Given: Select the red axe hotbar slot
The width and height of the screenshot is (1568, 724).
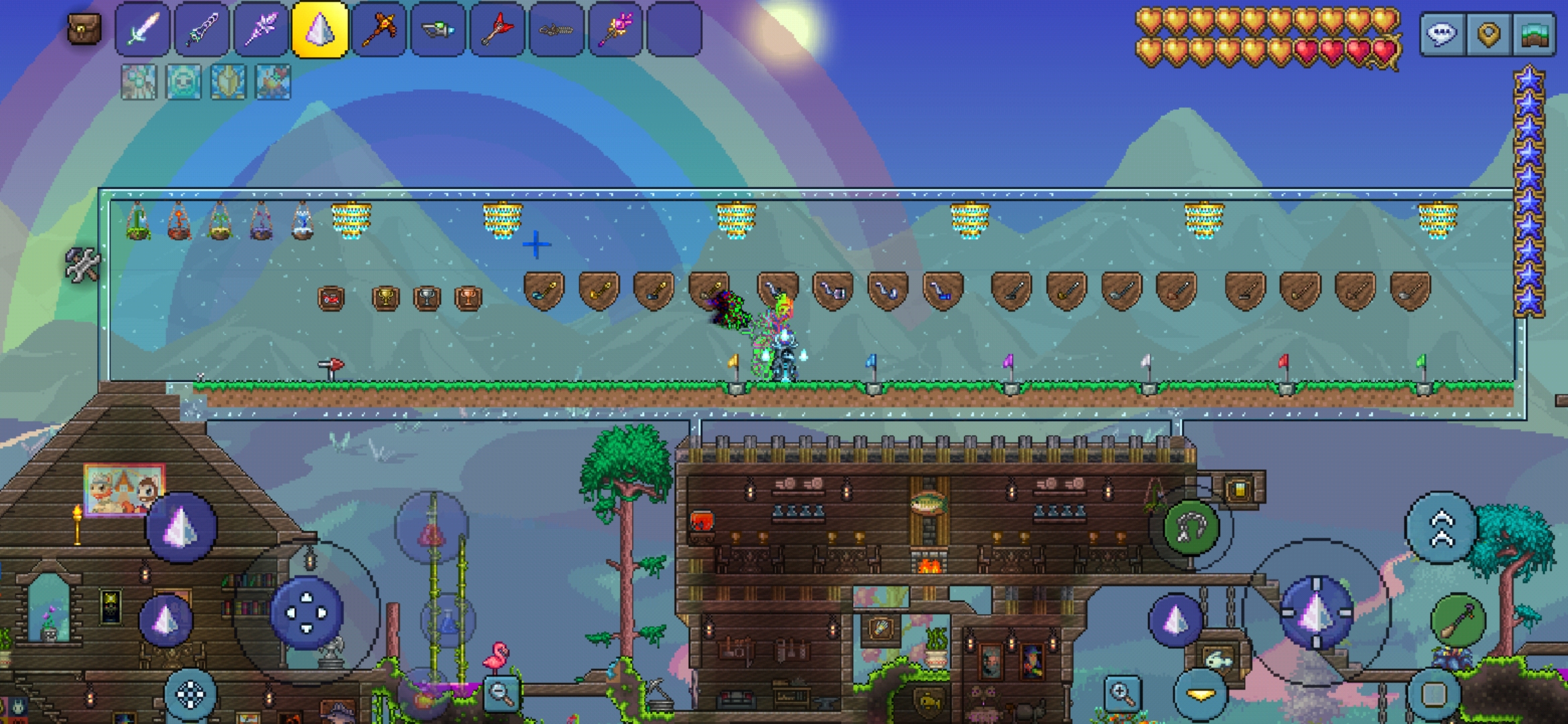Looking at the screenshot, I should pos(497,30).
